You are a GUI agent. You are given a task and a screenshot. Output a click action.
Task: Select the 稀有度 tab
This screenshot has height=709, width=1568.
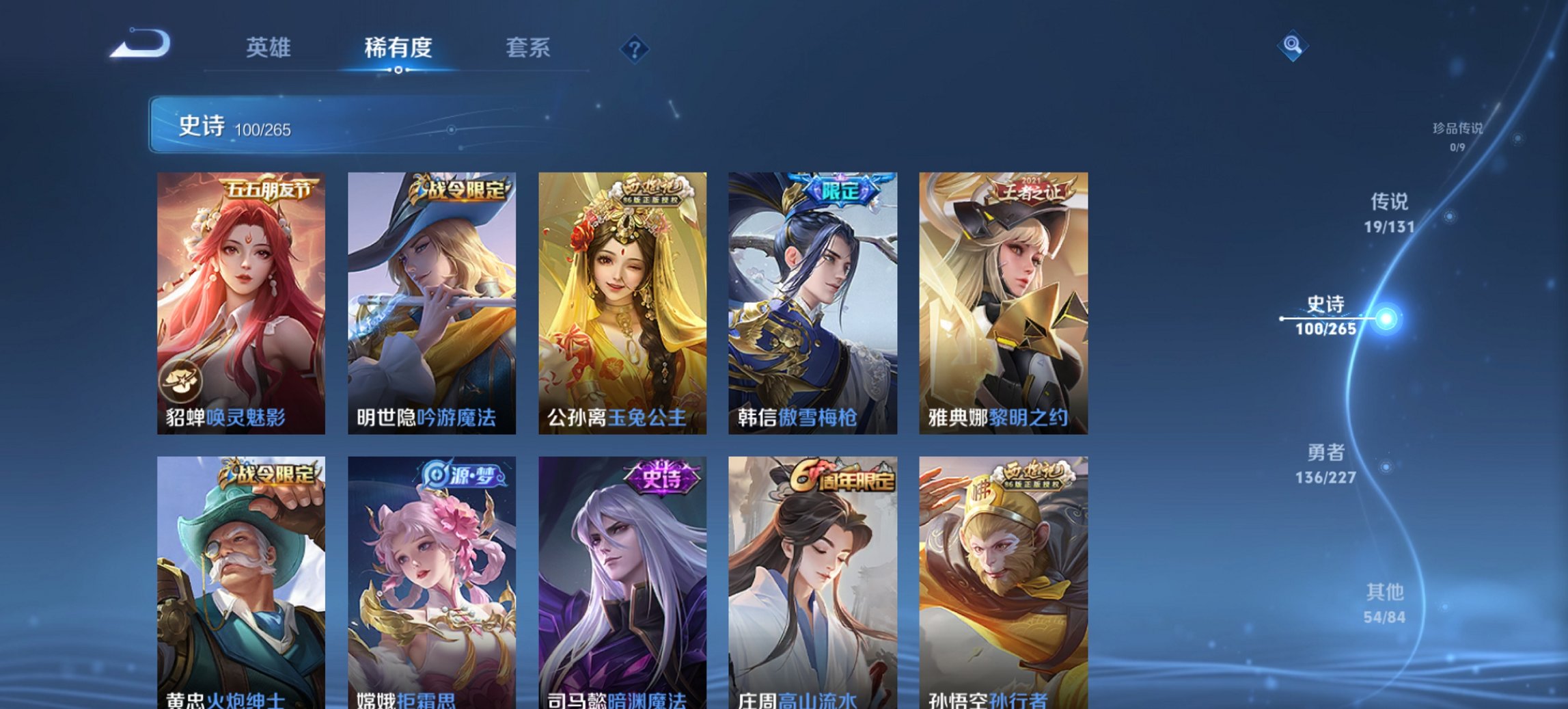398,48
